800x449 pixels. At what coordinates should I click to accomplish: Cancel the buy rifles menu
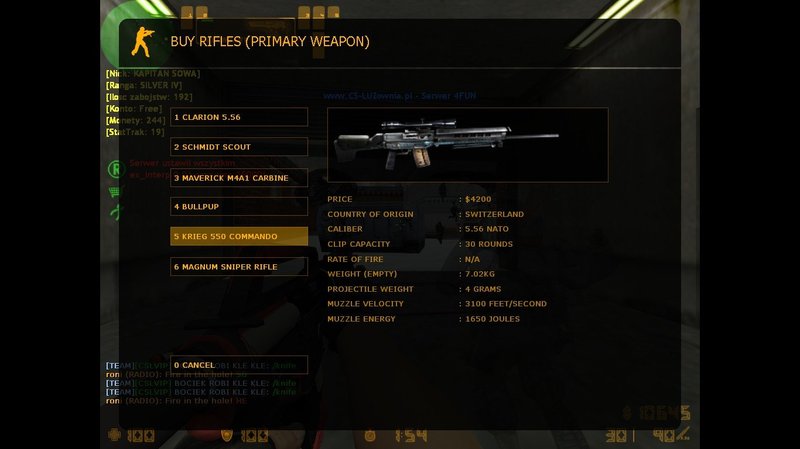pyautogui.click(x=239, y=365)
